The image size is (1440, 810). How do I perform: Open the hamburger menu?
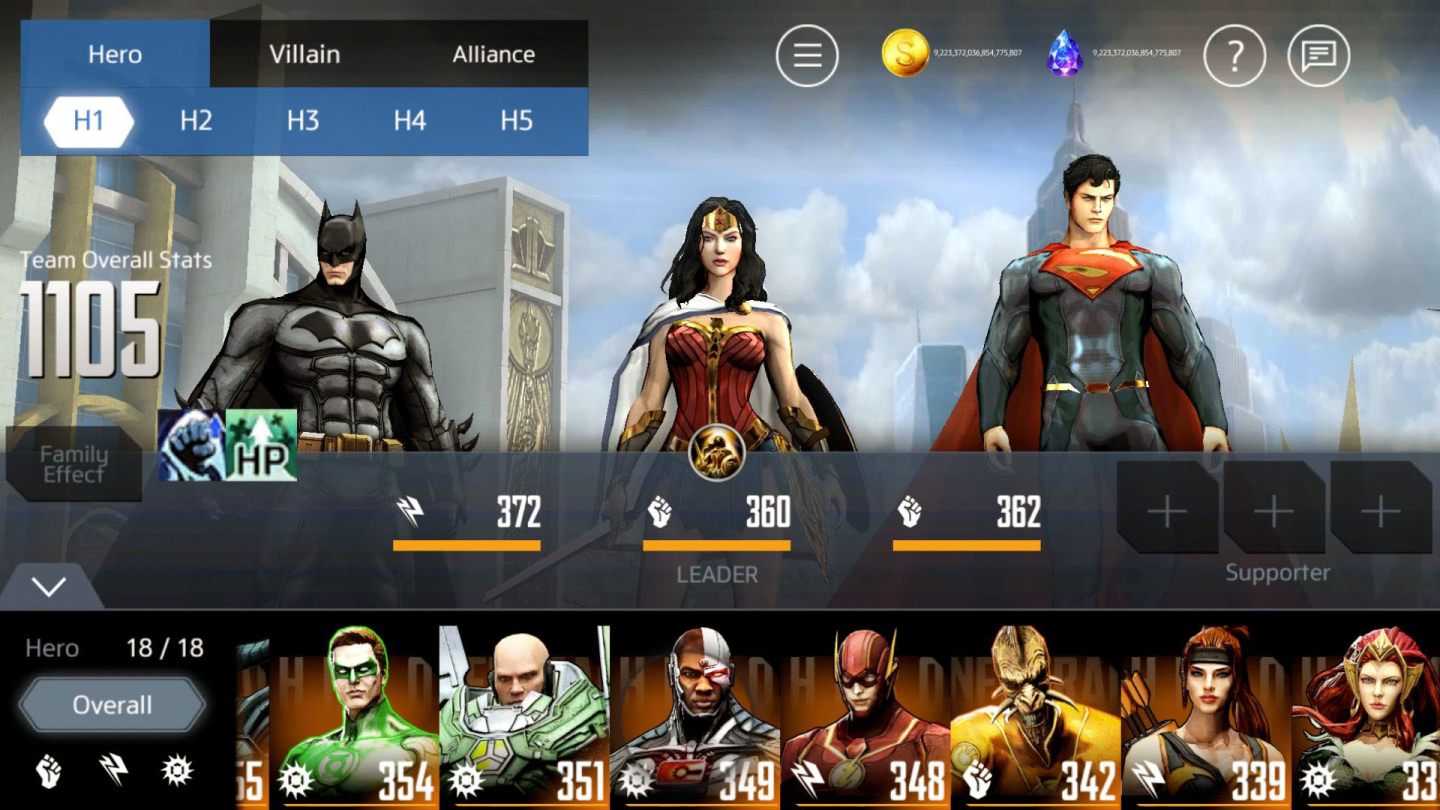(x=807, y=56)
